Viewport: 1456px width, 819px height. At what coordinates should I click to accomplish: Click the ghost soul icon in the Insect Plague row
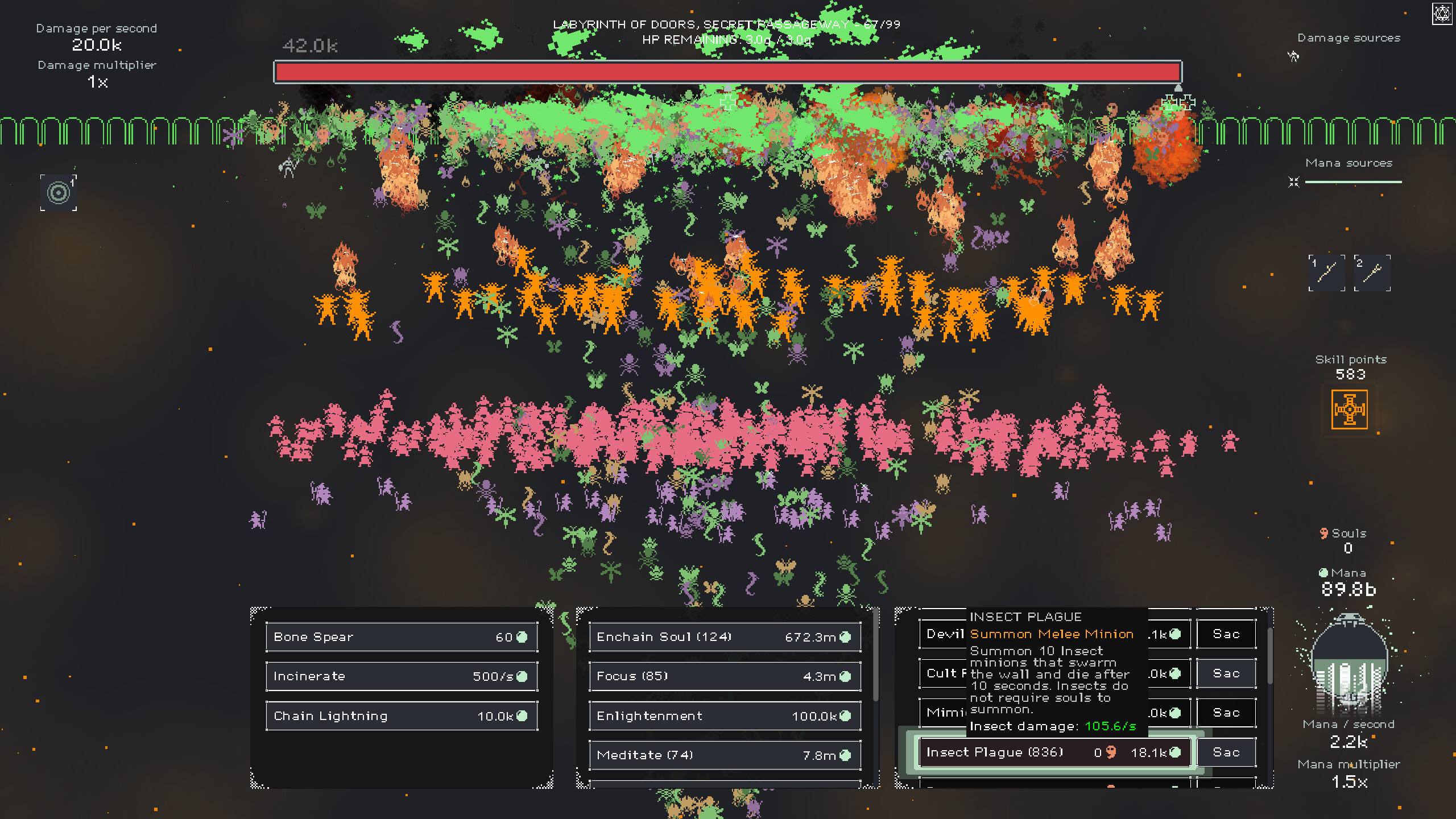(1110, 752)
